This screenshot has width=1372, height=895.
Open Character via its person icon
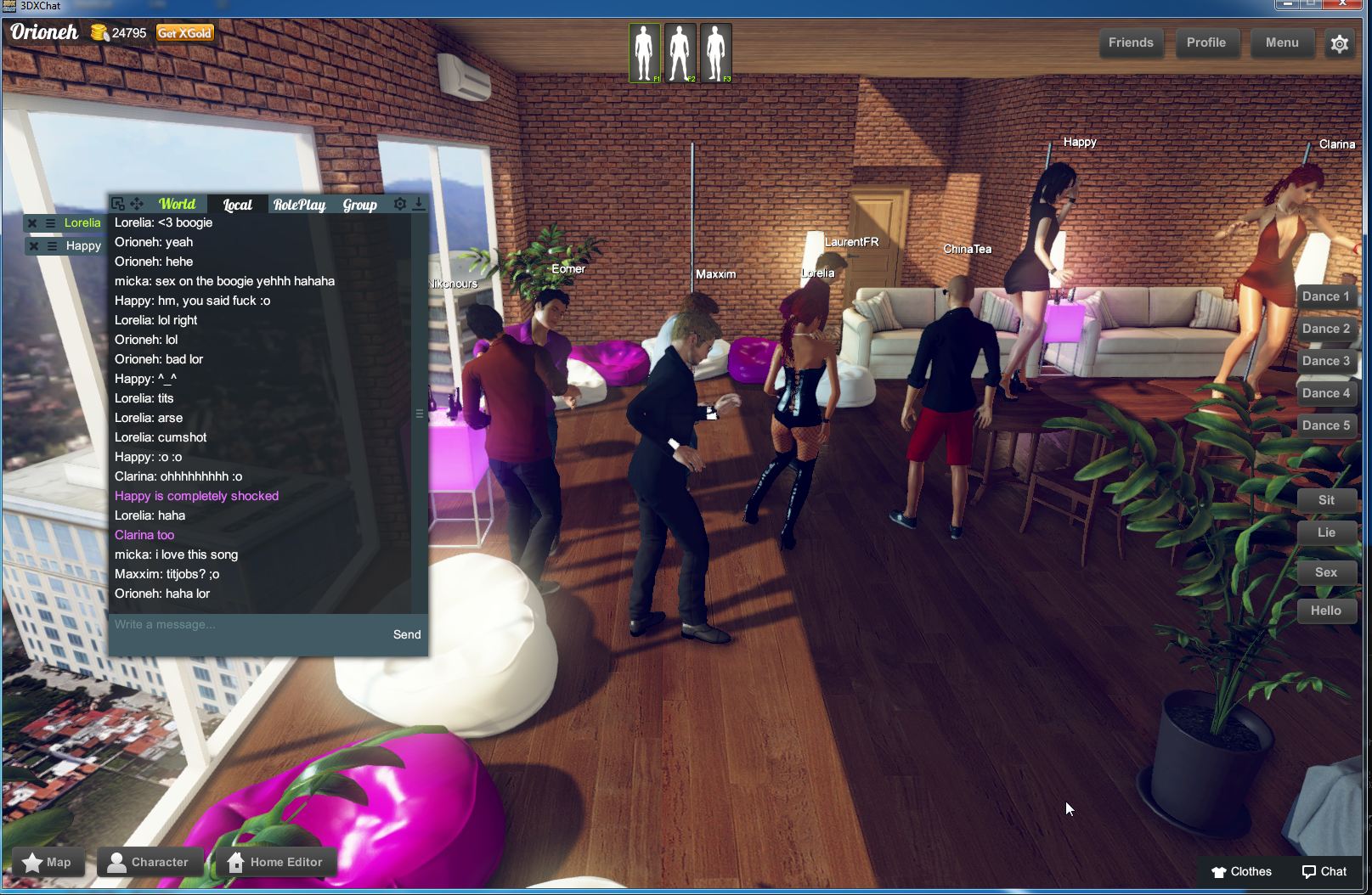click(x=119, y=862)
